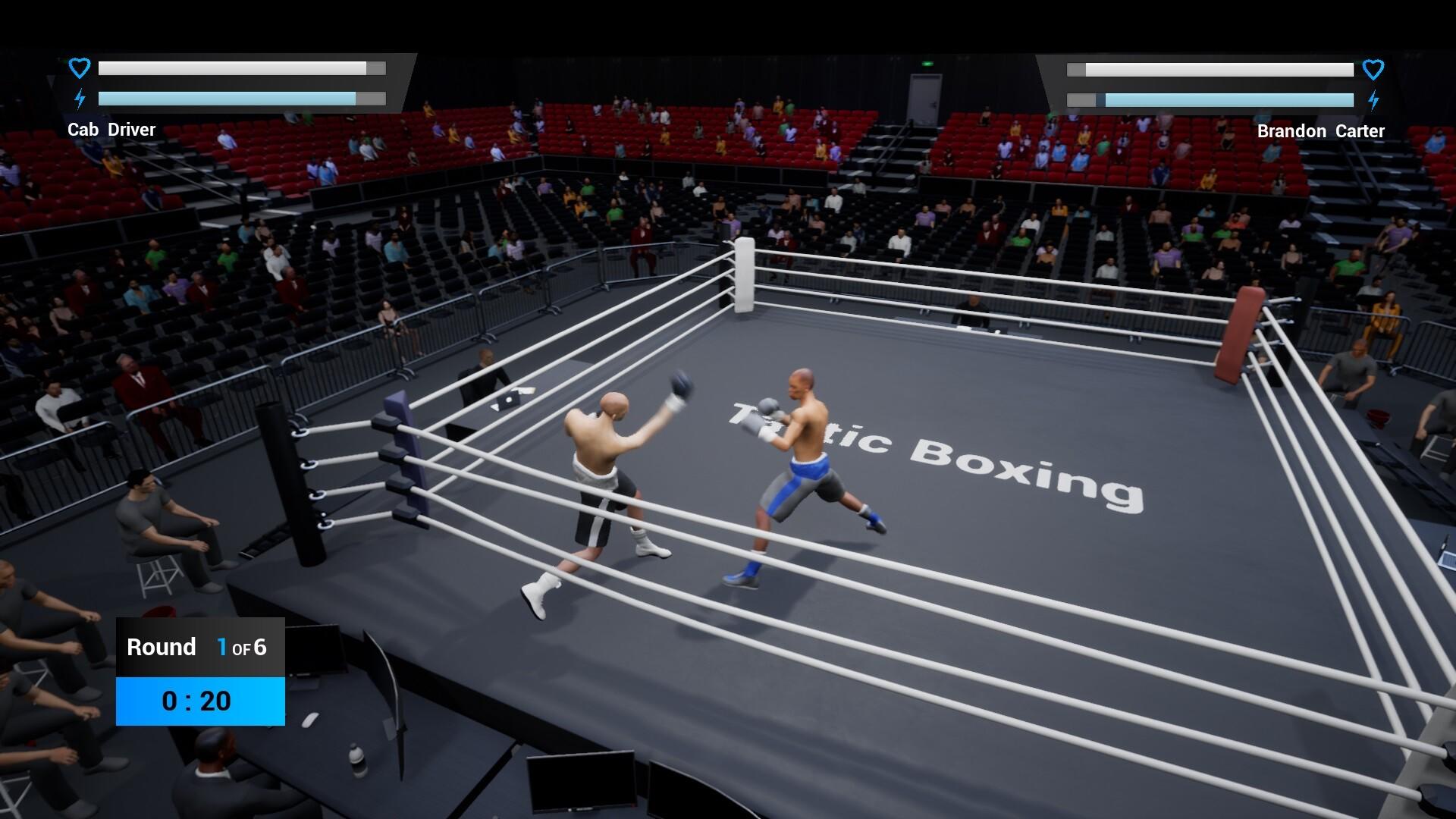Open the fighter name menu for Brandon Carter

point(1319,130)
